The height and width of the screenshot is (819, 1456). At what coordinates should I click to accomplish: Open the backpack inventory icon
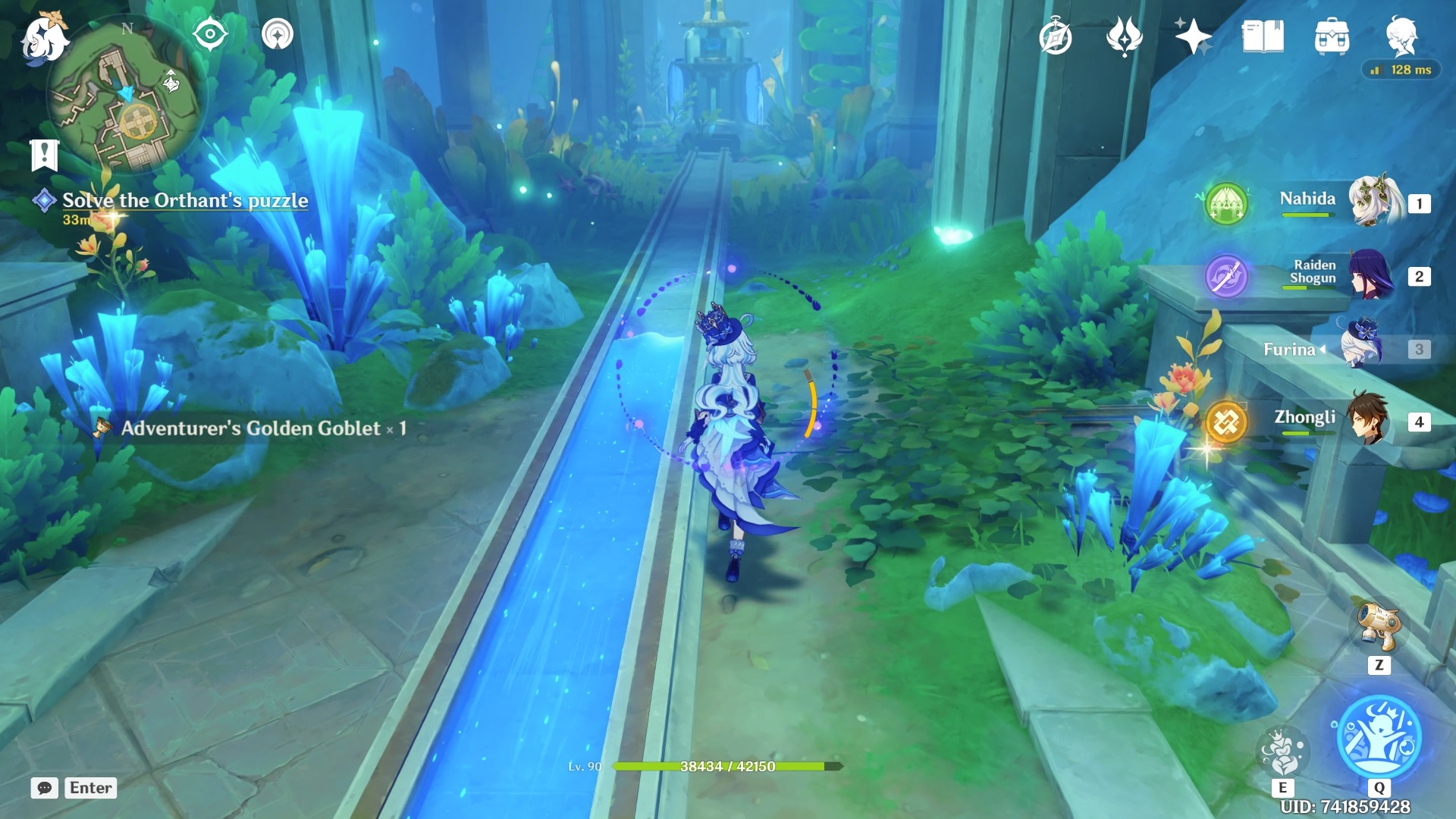pos(1332,36)
